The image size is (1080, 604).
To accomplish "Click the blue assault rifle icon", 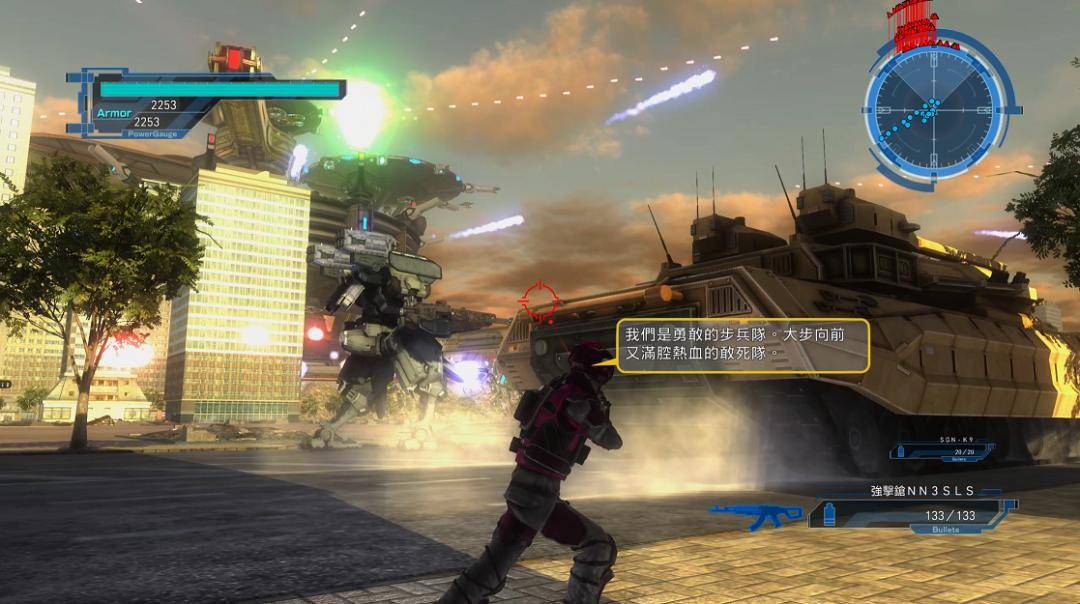I will pyautogui.click(x=755, y=514).
